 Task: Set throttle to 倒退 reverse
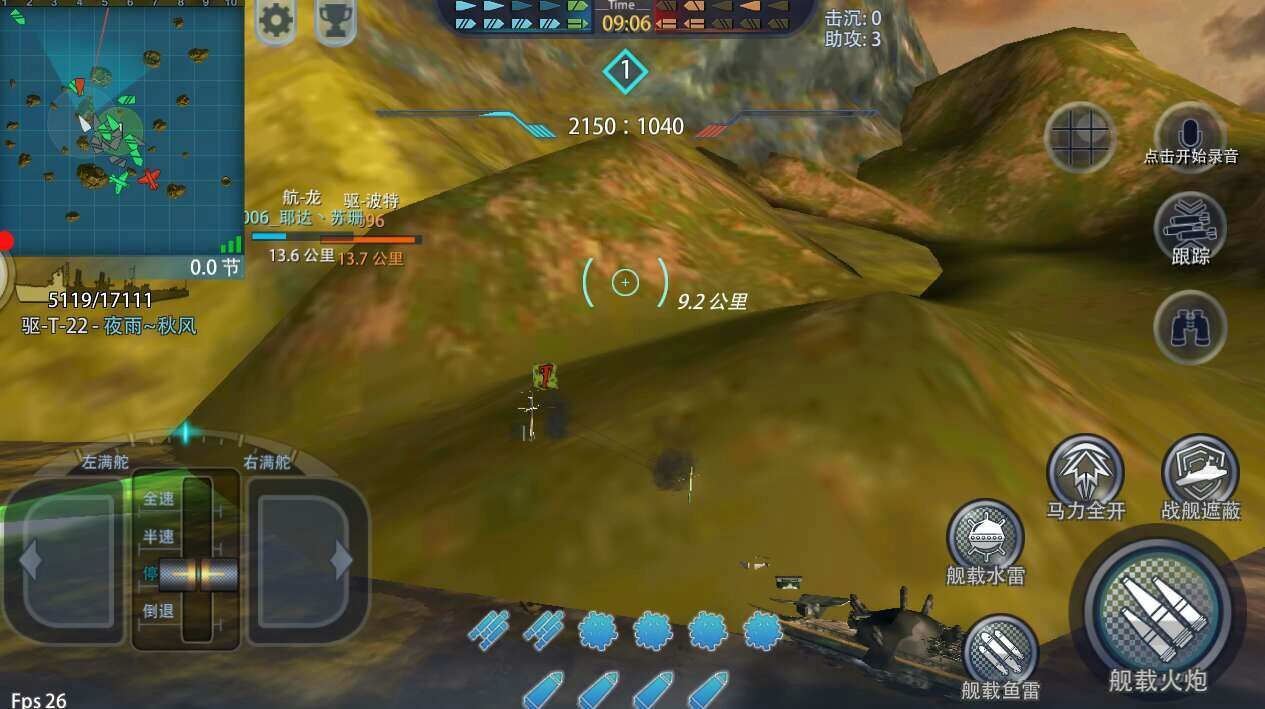click(x=160, y=611)
